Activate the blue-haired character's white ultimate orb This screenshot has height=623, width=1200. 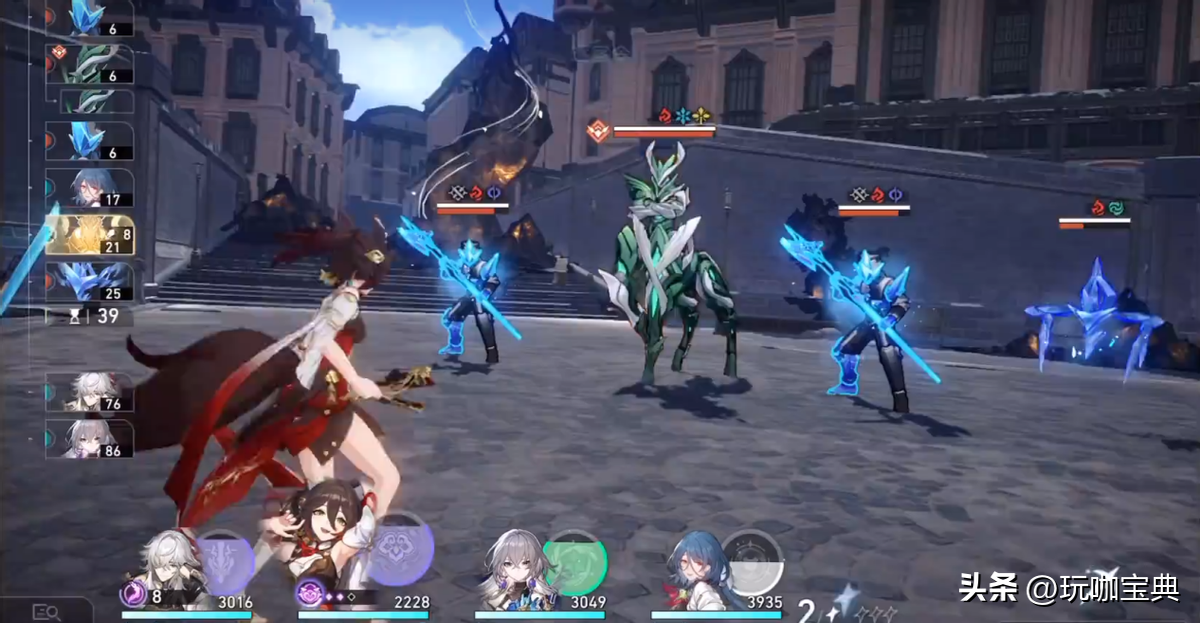point(752,561)
